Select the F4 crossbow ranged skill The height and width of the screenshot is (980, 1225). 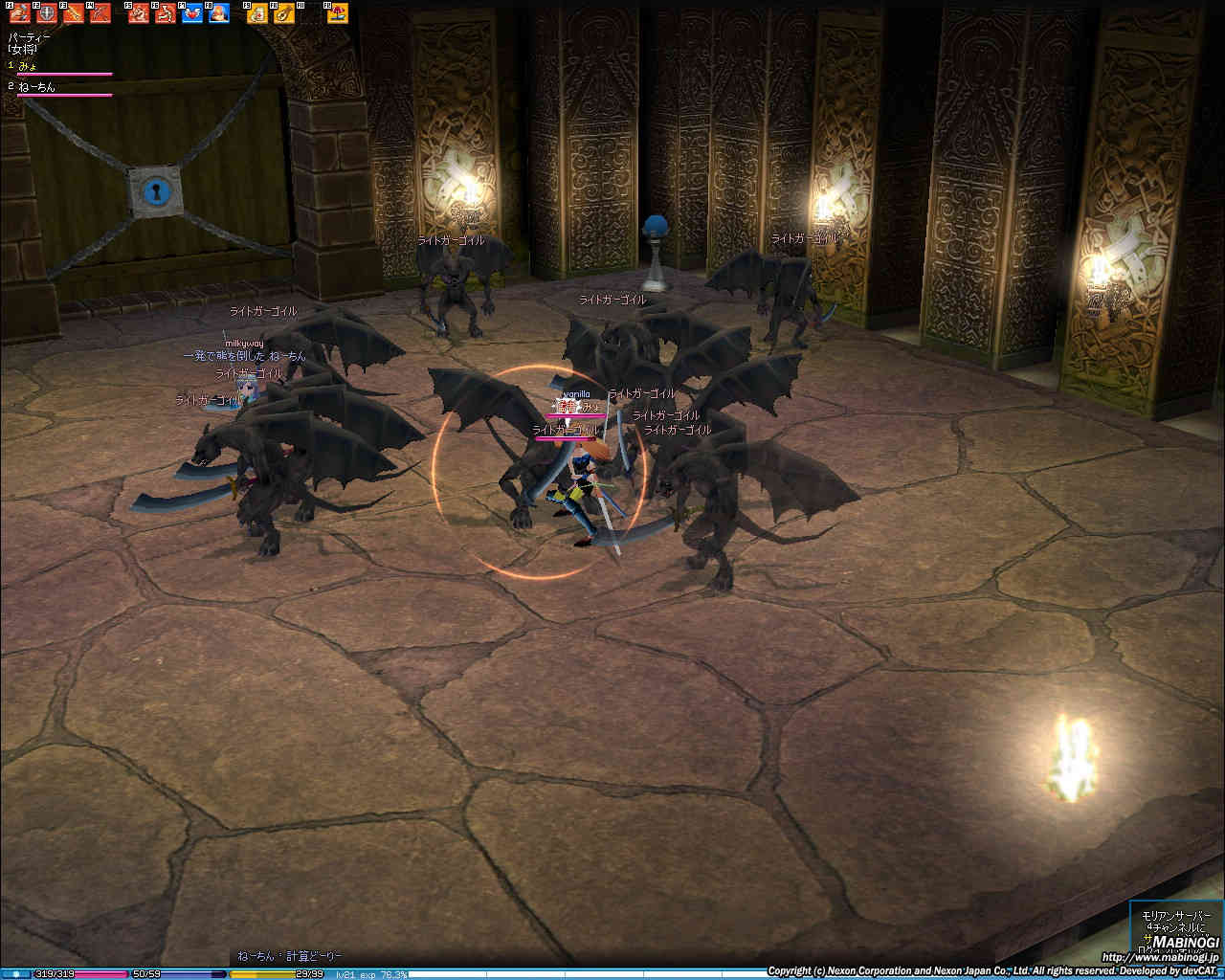point(100,13)
